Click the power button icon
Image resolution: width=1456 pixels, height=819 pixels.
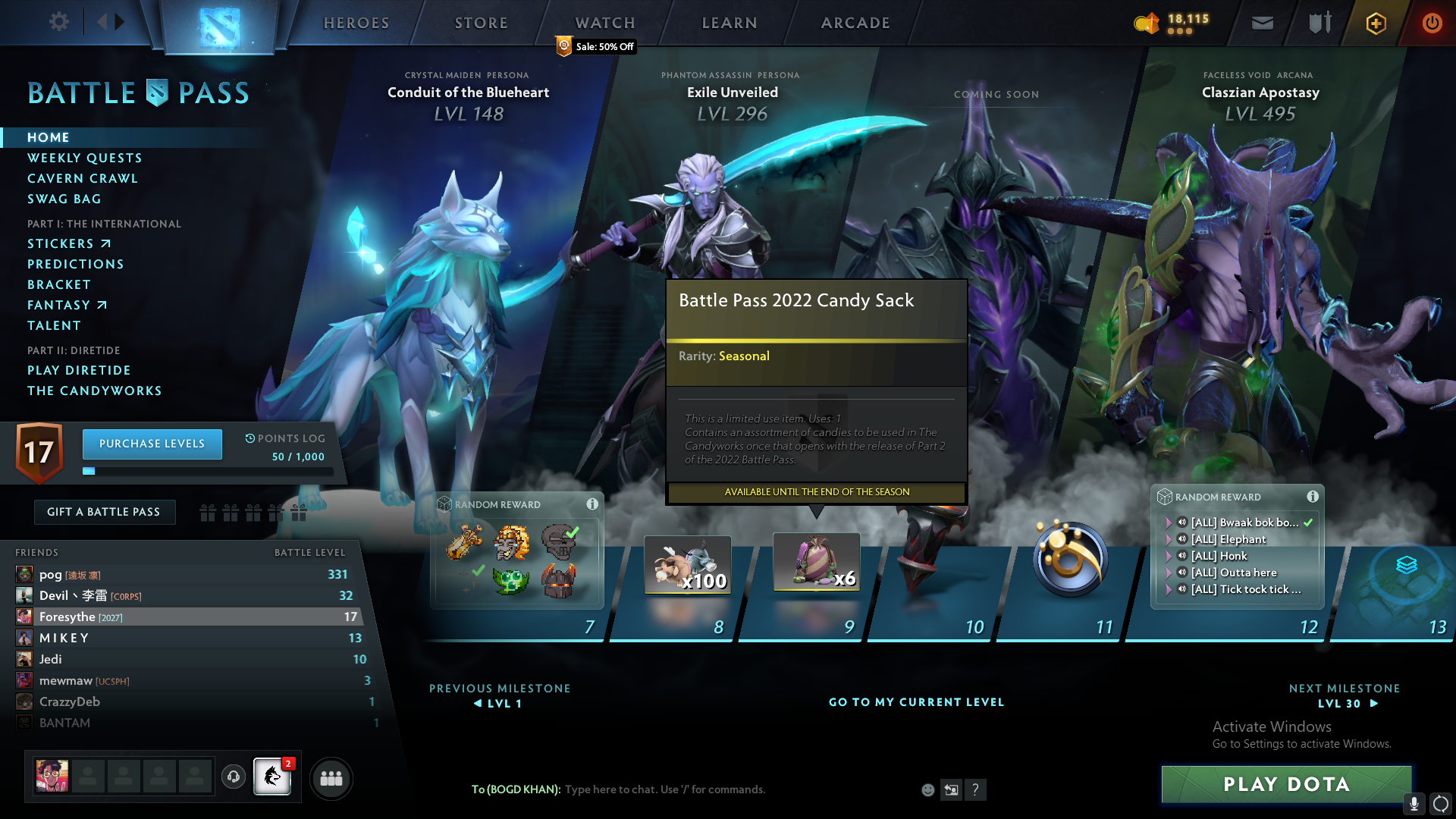[1432, 24]
